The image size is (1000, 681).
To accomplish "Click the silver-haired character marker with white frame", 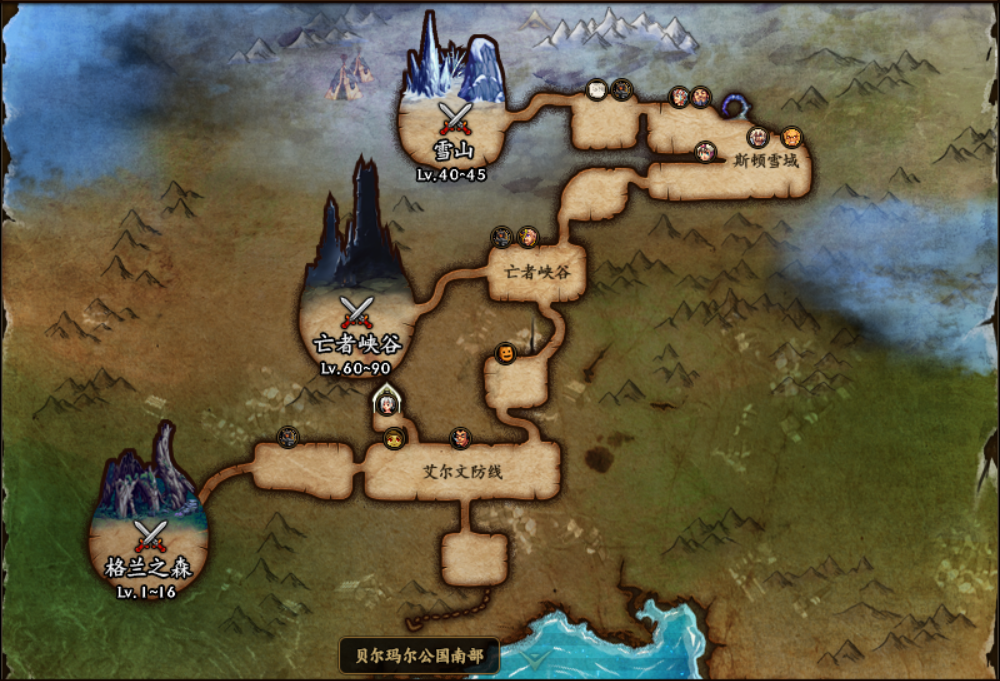I will (x=385, y=404).
